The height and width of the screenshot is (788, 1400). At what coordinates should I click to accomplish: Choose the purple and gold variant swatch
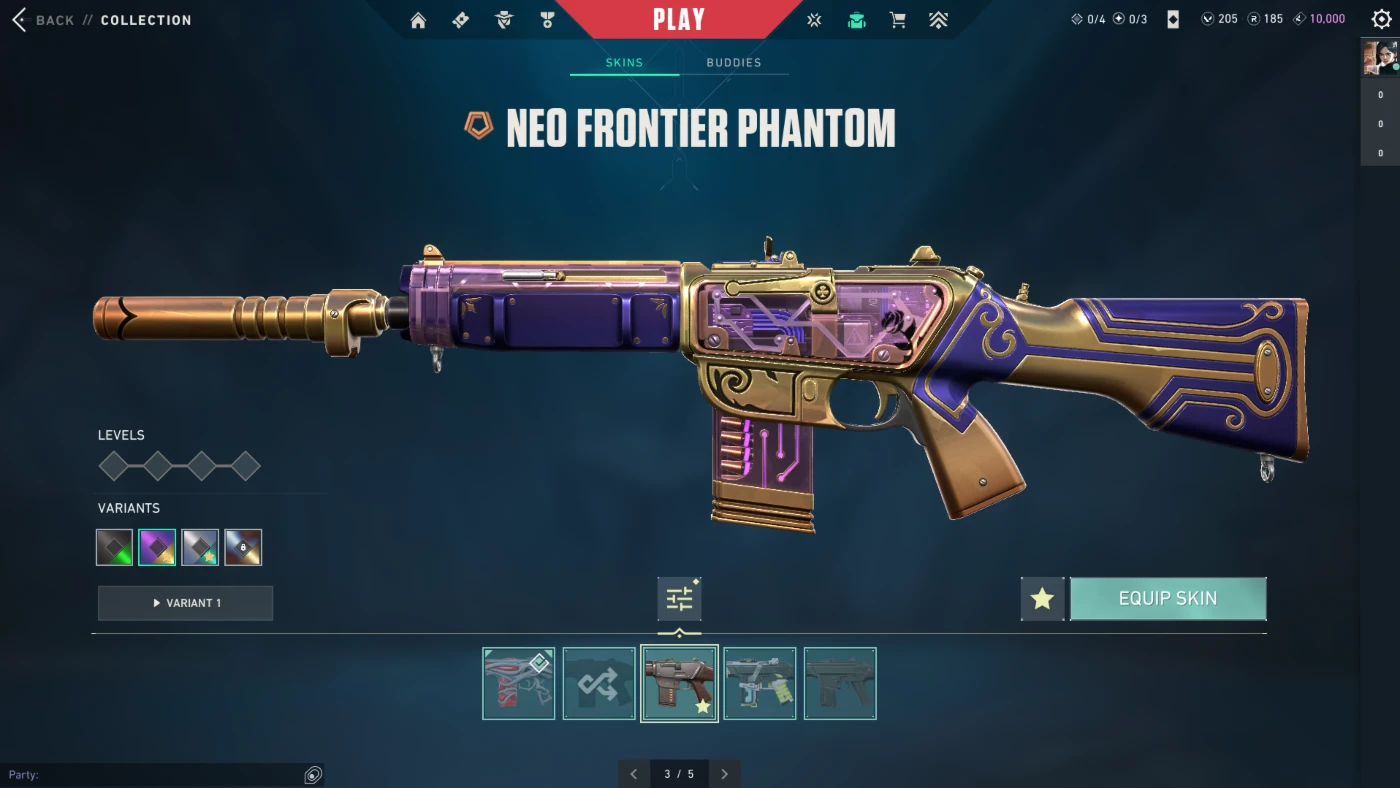[x=157, y=547]
